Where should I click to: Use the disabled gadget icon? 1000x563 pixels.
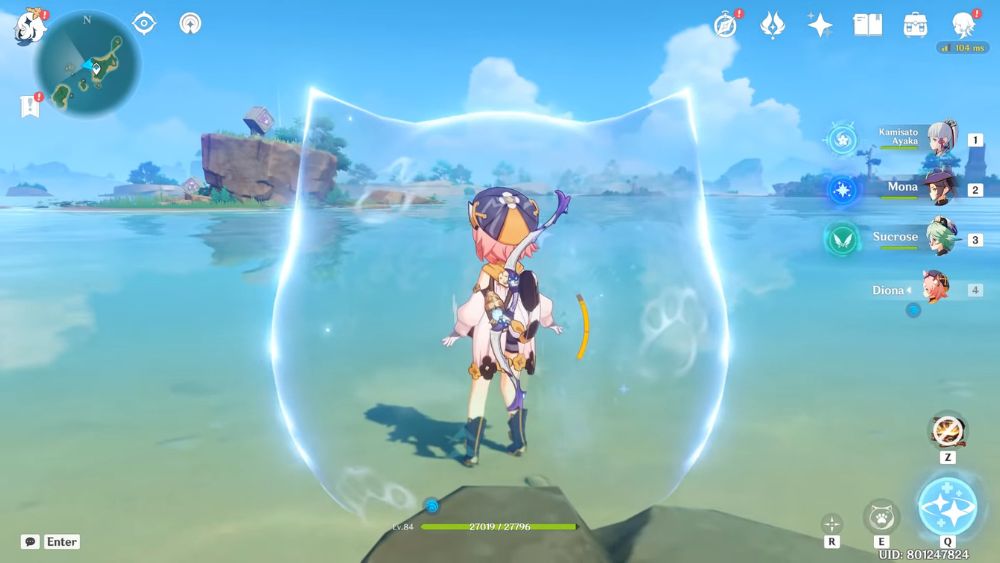[945, 431]
